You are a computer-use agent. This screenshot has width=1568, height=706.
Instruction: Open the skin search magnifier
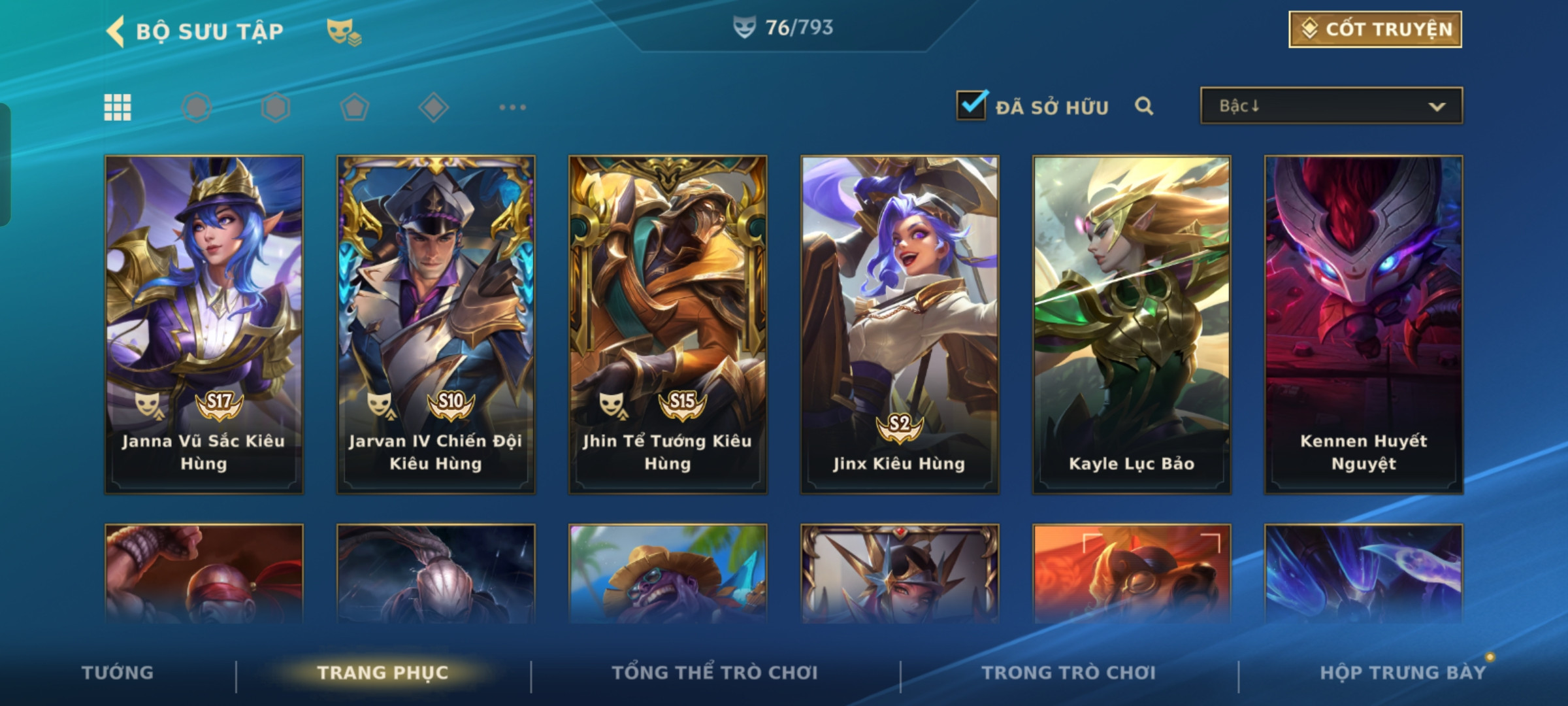(1144, 106)
